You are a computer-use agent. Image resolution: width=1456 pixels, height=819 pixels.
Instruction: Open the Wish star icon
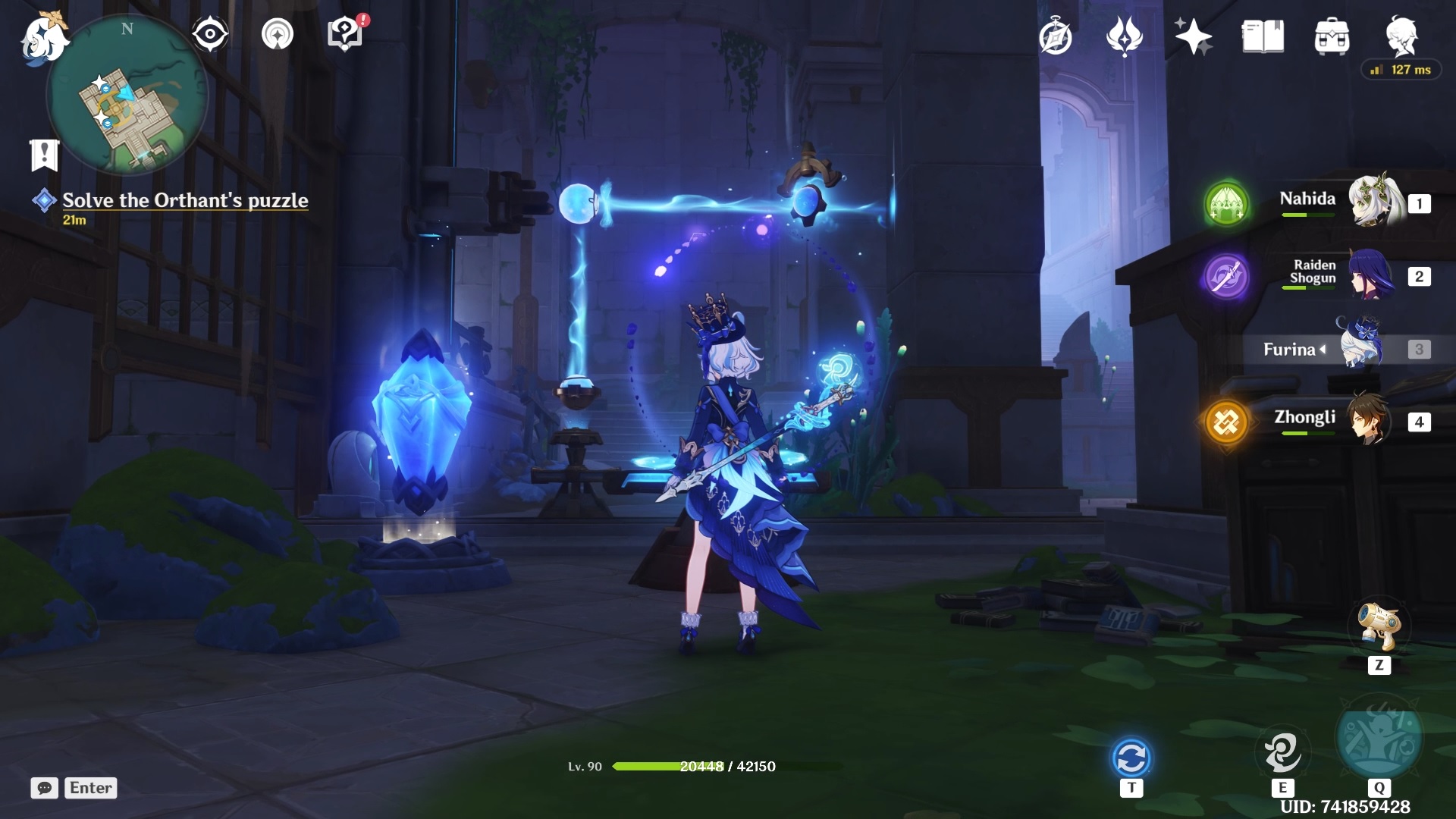click(1193, 36)
